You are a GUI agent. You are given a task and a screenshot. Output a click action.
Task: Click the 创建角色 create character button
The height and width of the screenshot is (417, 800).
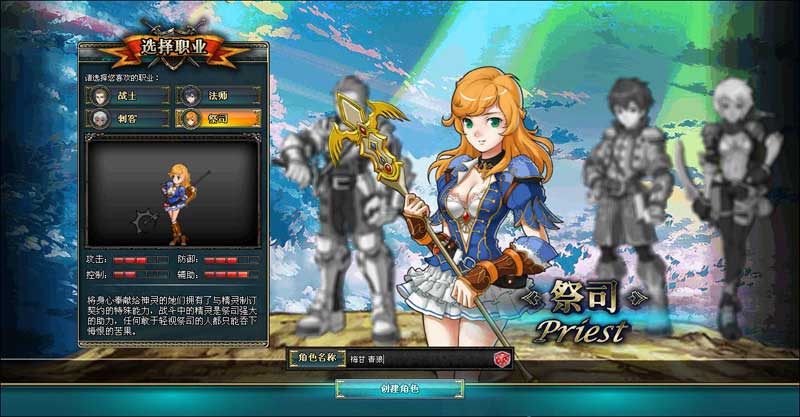pos(399,388)
